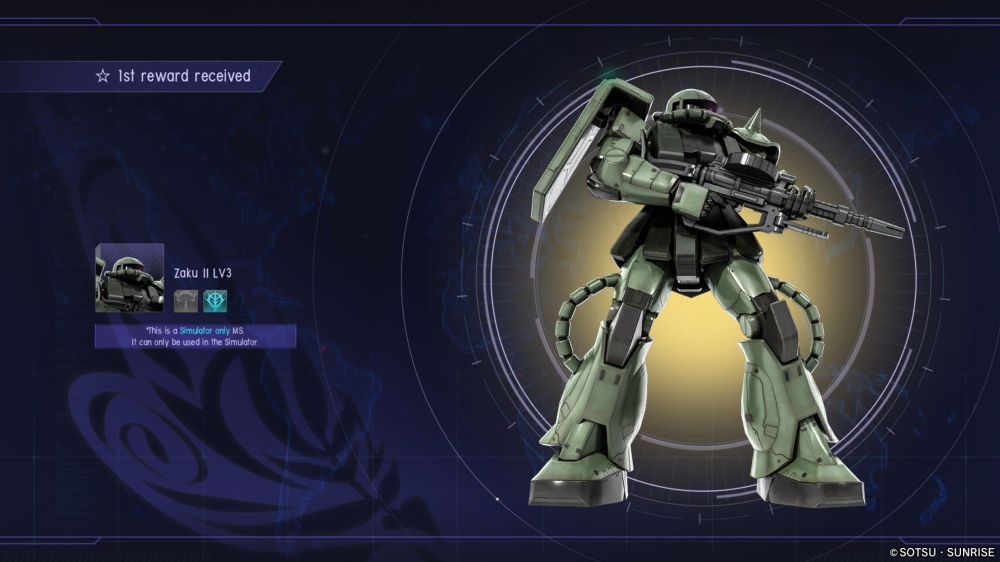This screenshot has height=562, width=1000.
Task: Click the gray MS type icon
Action: (187, 300)
